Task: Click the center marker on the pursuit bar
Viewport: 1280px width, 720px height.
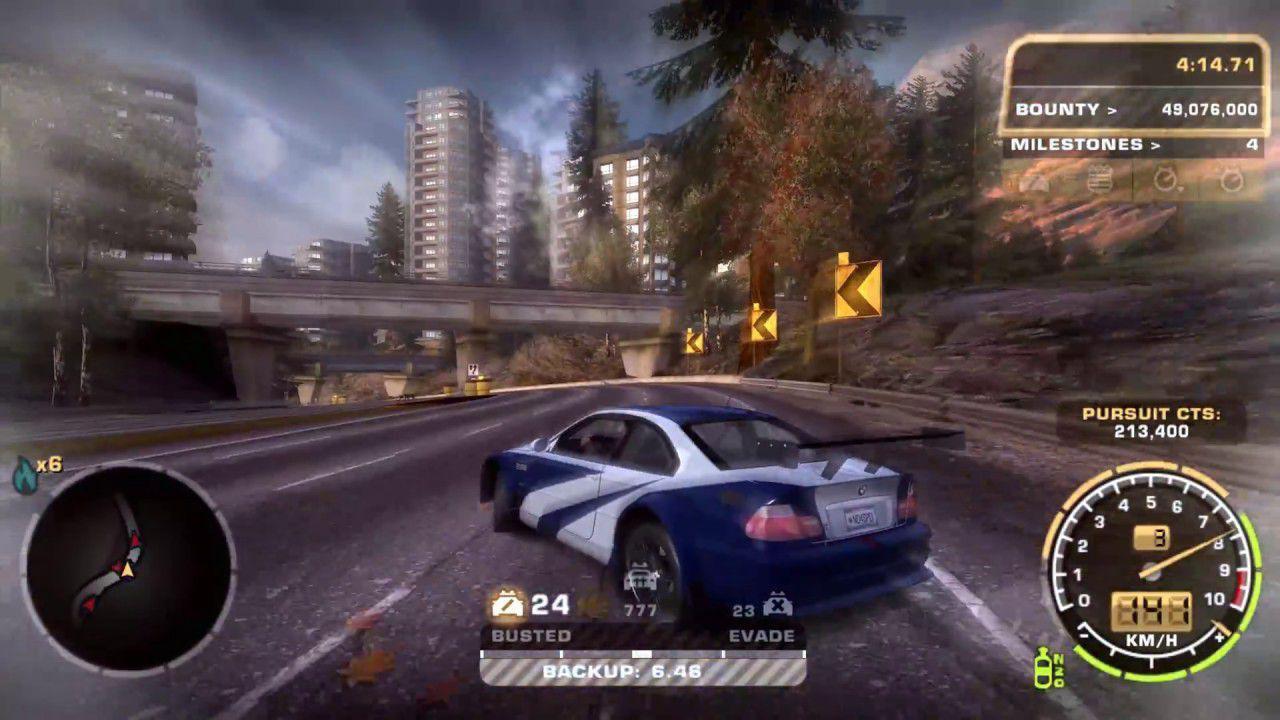Action: (x=641, y=652)
